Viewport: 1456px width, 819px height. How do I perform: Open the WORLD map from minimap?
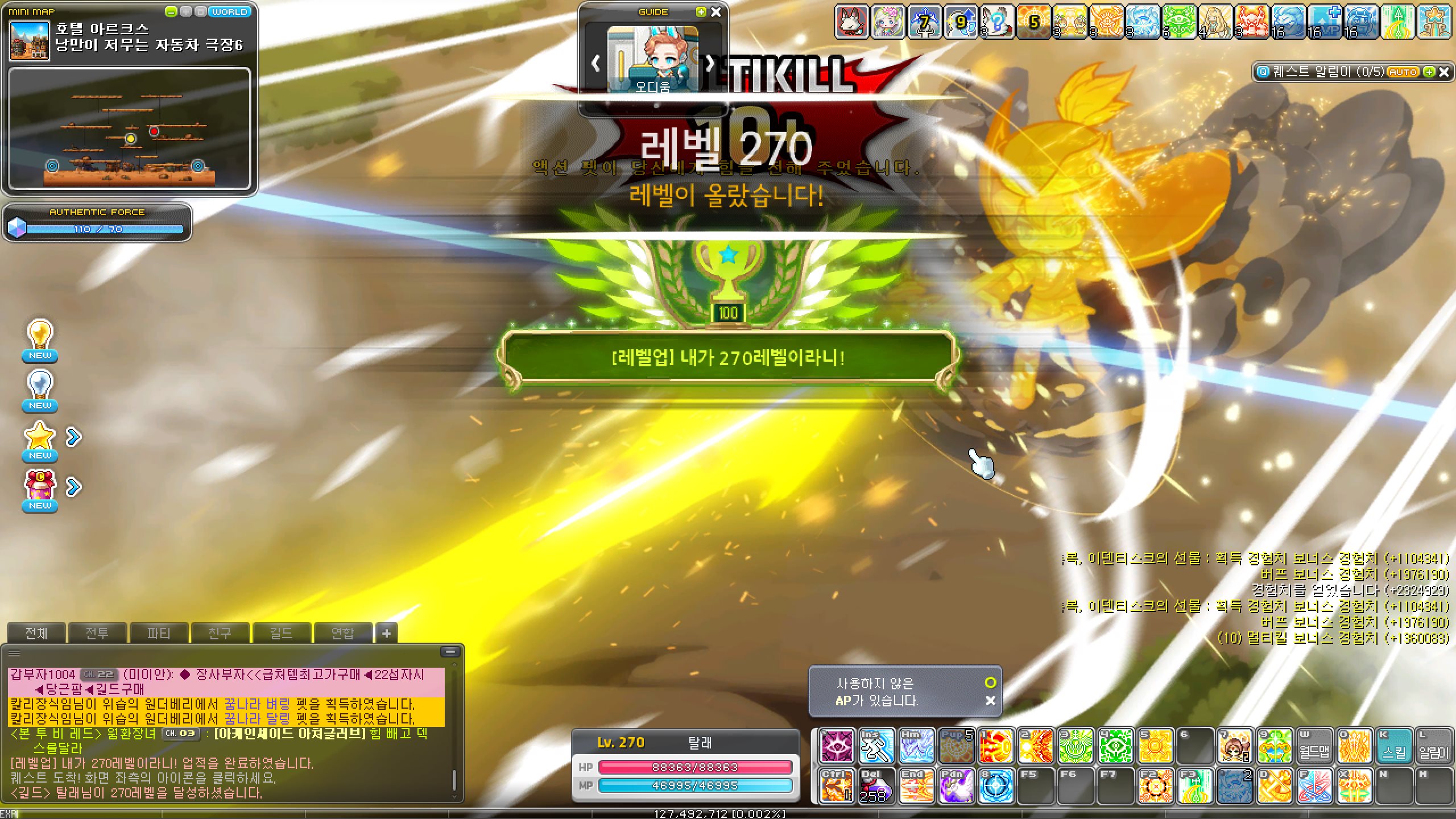pos(230,11)
